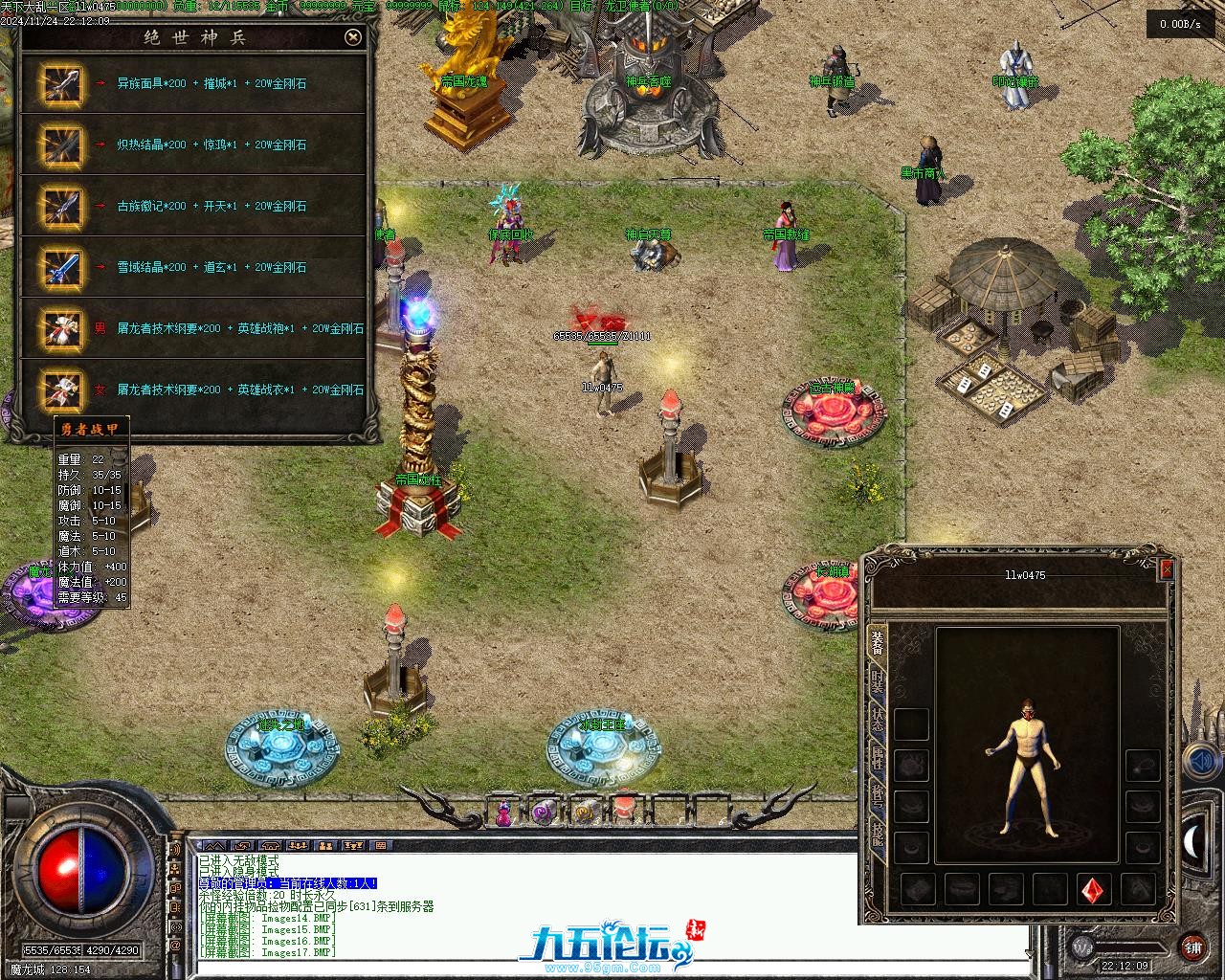The width and height of the screenshot is (1225, 980).
Task: Switch to the 称号 title tab
Action: point(877,797)
